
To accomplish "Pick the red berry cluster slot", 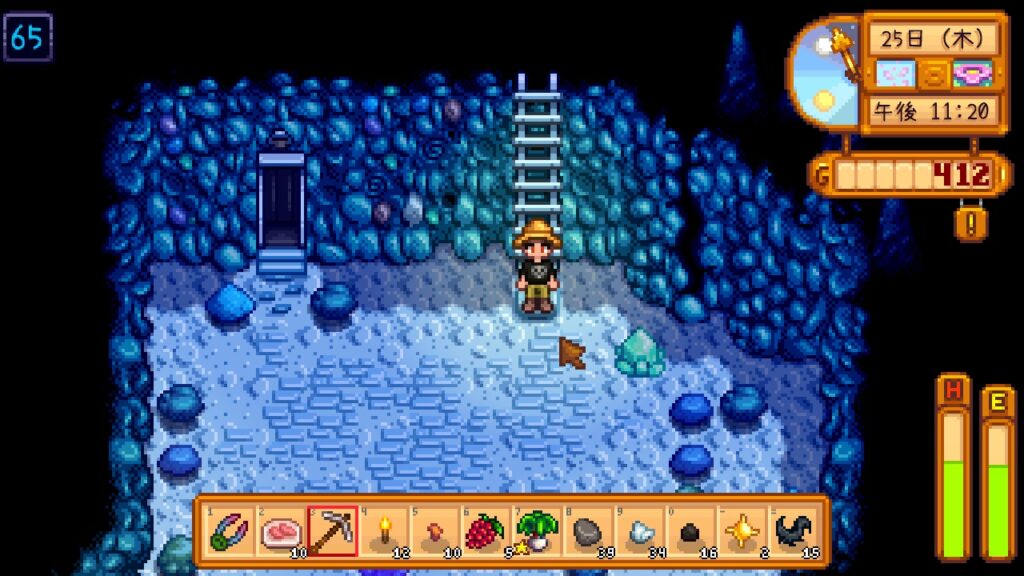I will 486,530.
